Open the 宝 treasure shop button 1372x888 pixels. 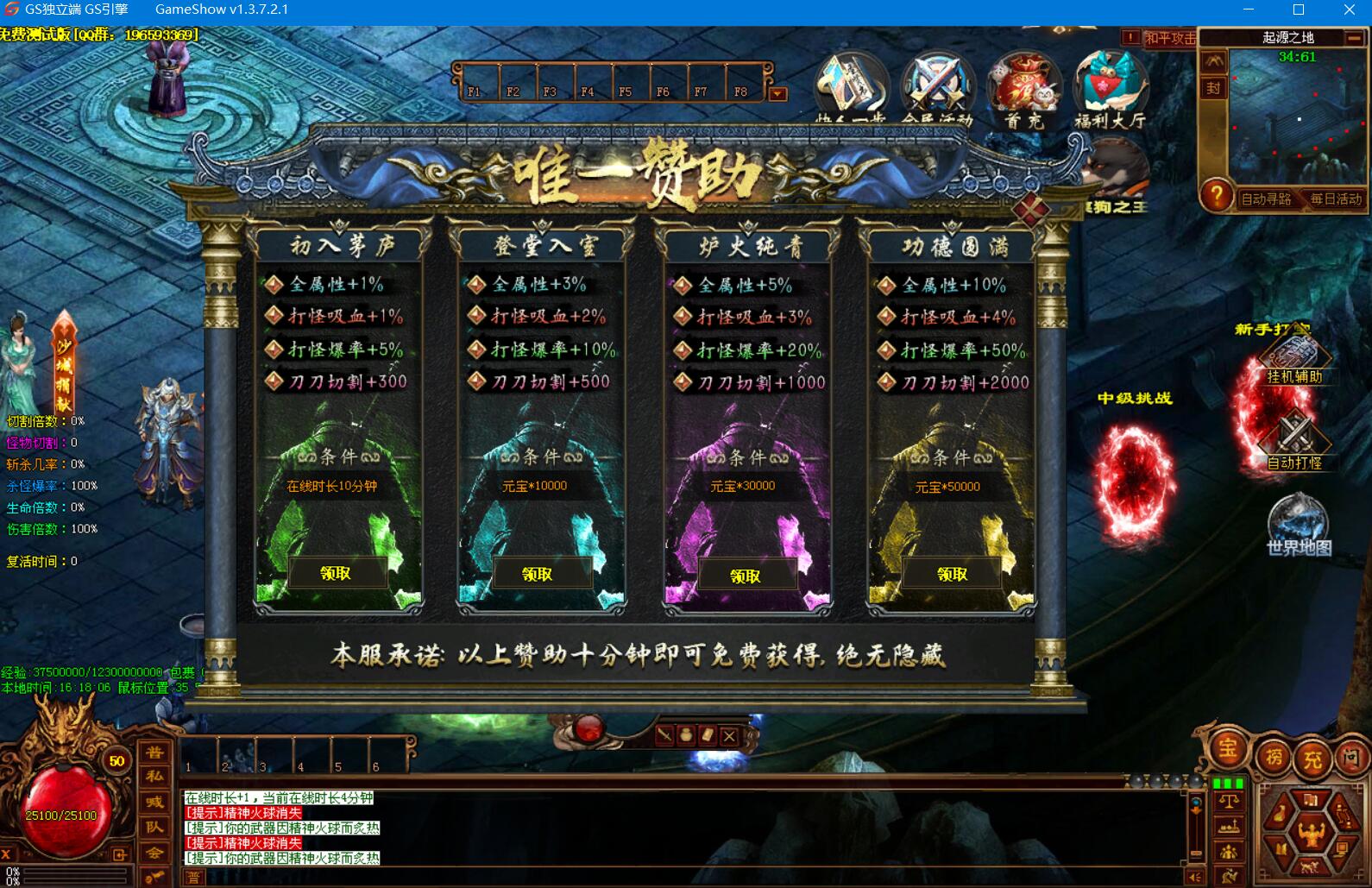pos(1226,749)
